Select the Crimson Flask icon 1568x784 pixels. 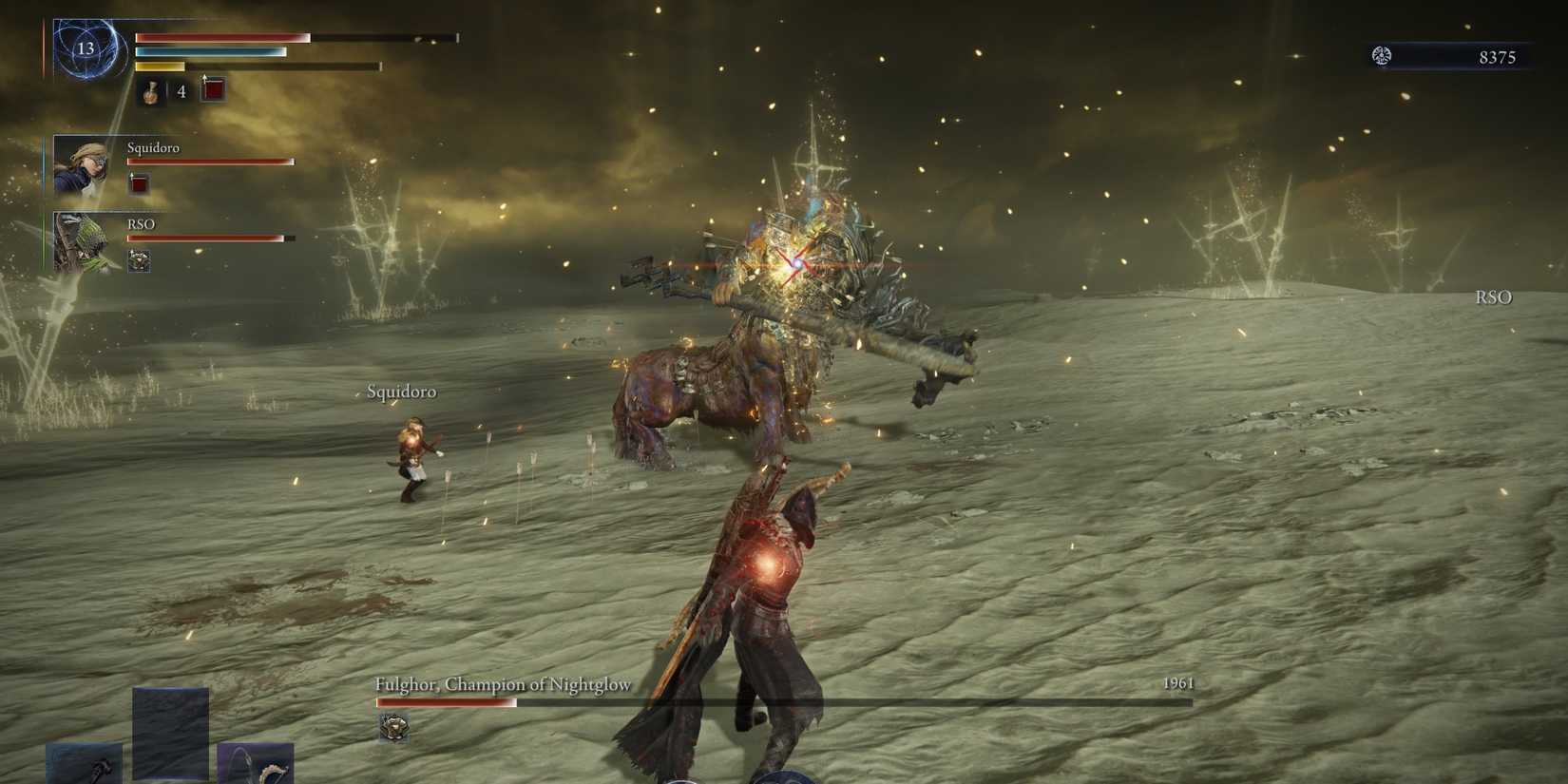(152, 92)
